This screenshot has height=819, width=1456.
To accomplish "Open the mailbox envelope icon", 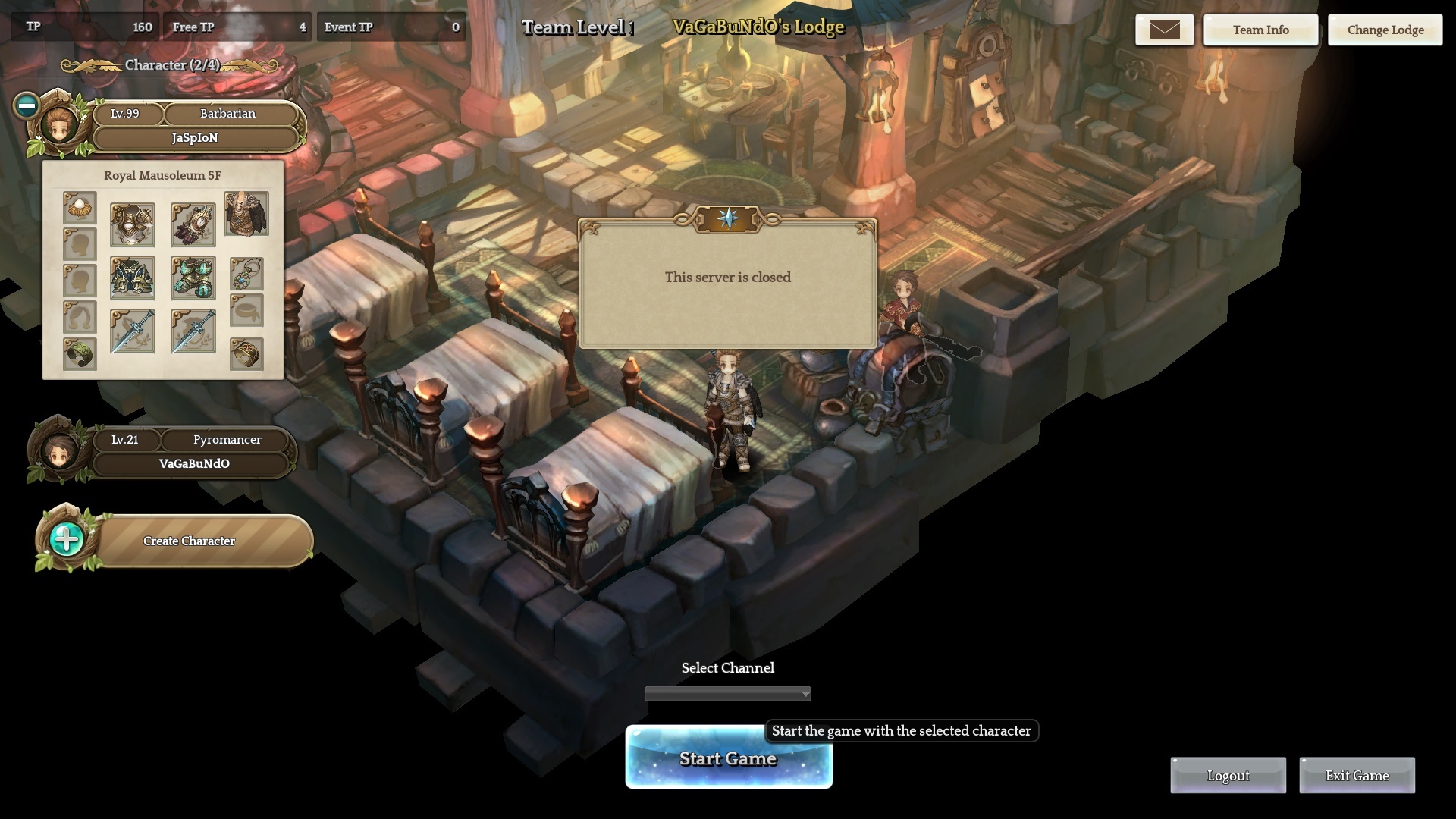I will coord(1164,30).
